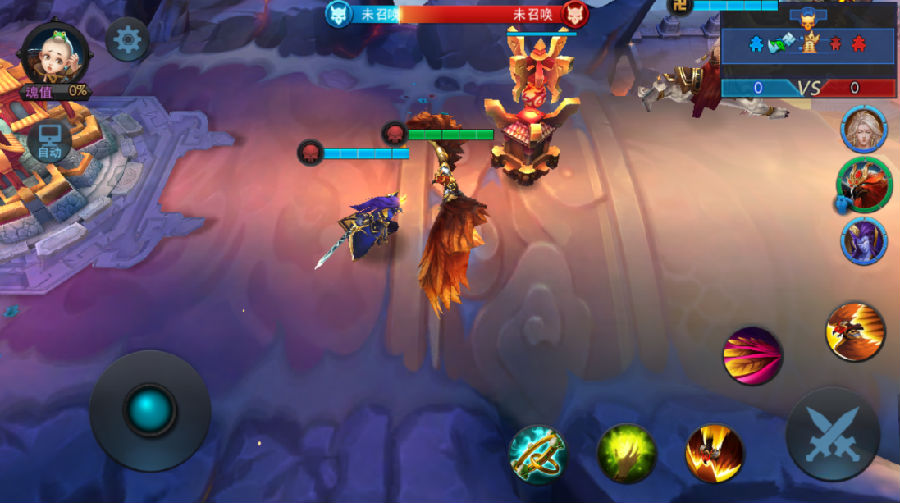Activate the golden rings teal skill
Viewport: 900px width, 503px height.
click(x=537, y=453)
